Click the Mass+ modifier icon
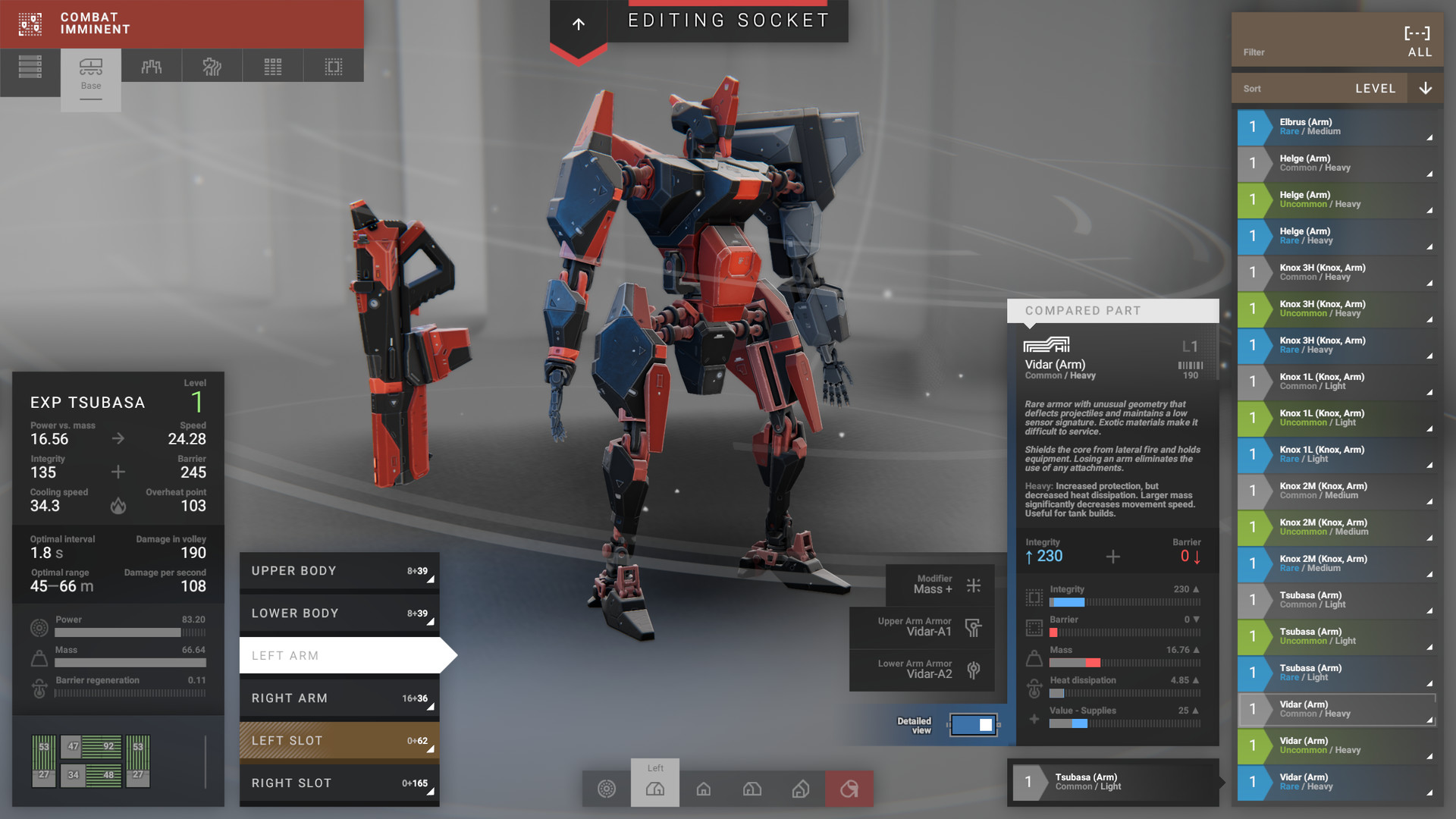This screenshot has height=819, width=1456. pos(973,585)
